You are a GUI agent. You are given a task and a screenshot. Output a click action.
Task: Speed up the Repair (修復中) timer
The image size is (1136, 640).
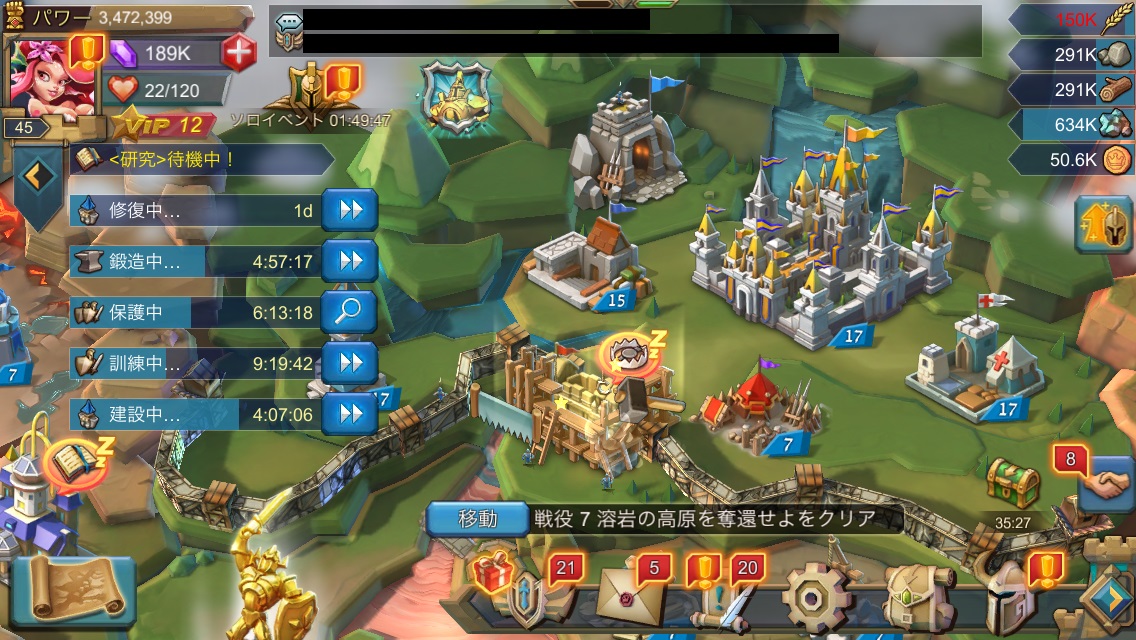(349, 210)
